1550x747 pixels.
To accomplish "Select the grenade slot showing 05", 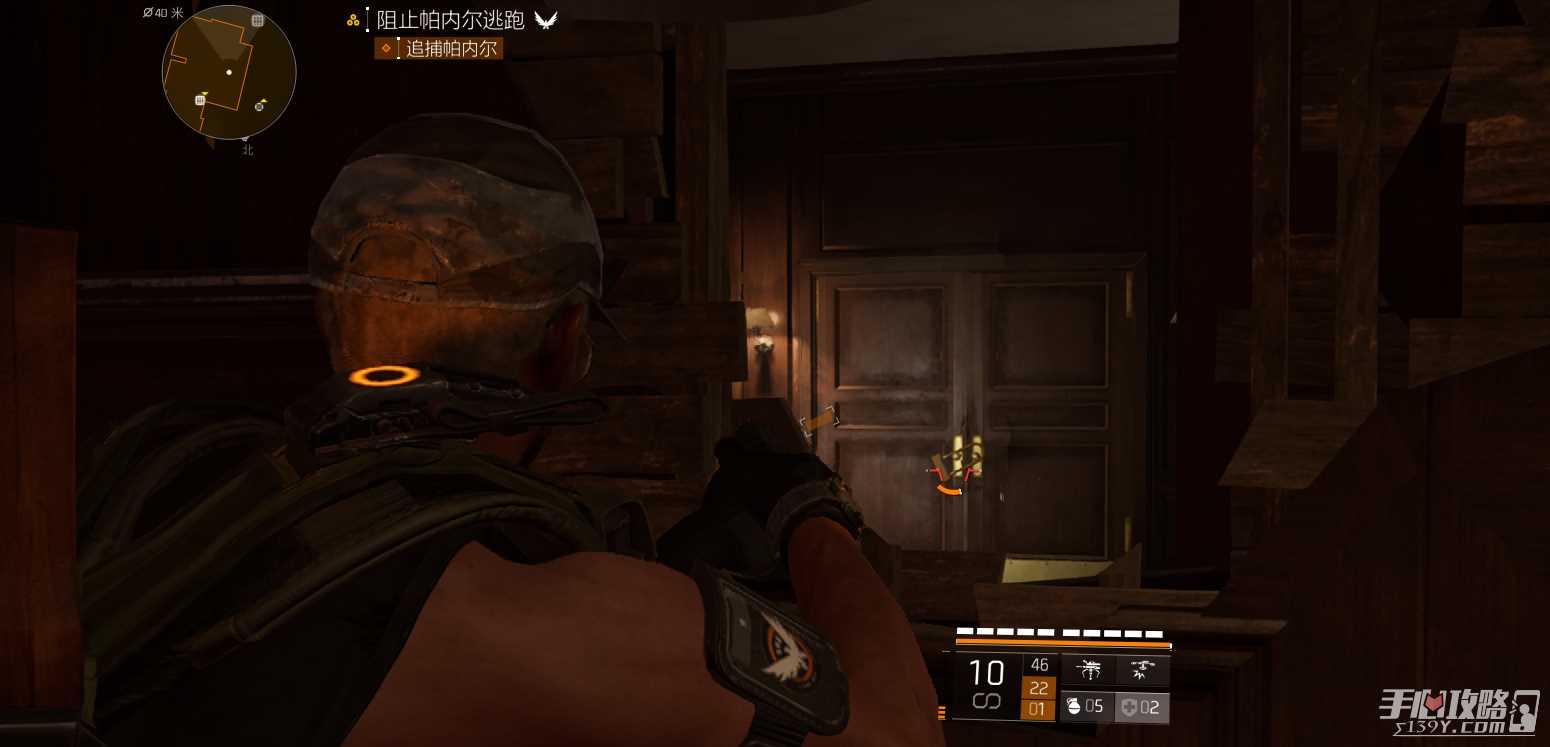I will tap(1087, 707).
